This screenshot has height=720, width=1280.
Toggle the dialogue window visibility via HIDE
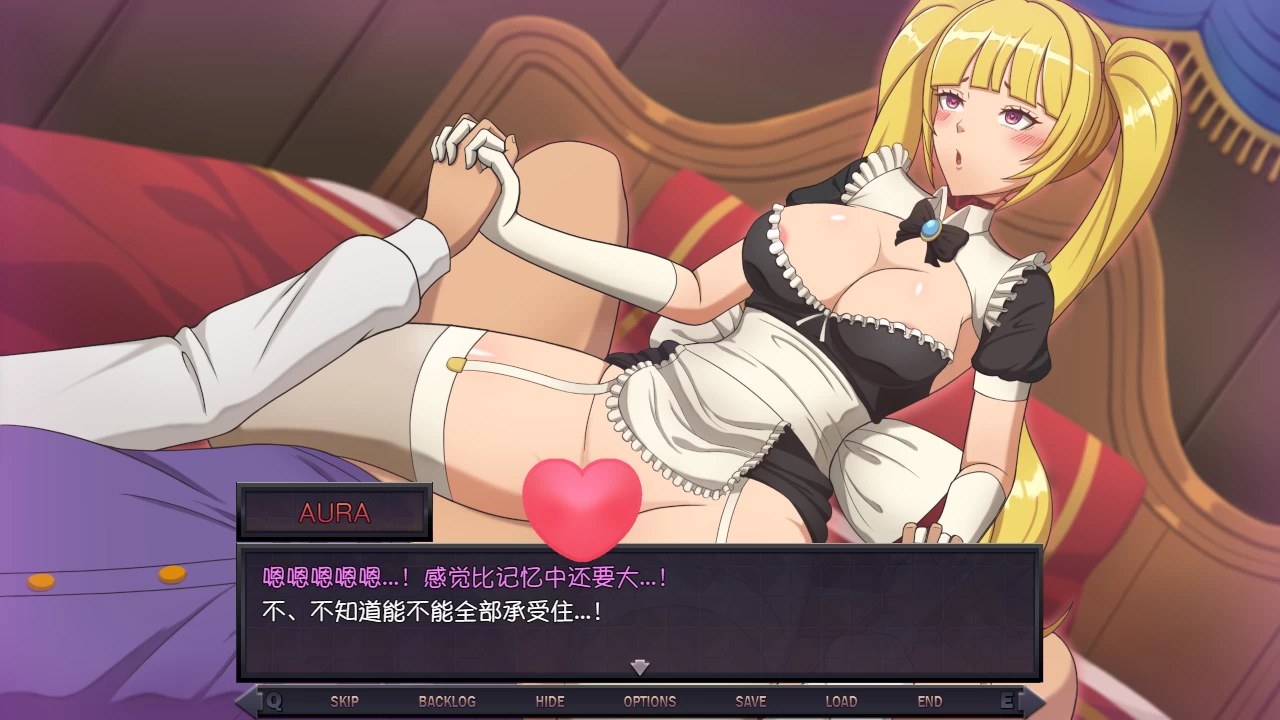coord(550,701)
